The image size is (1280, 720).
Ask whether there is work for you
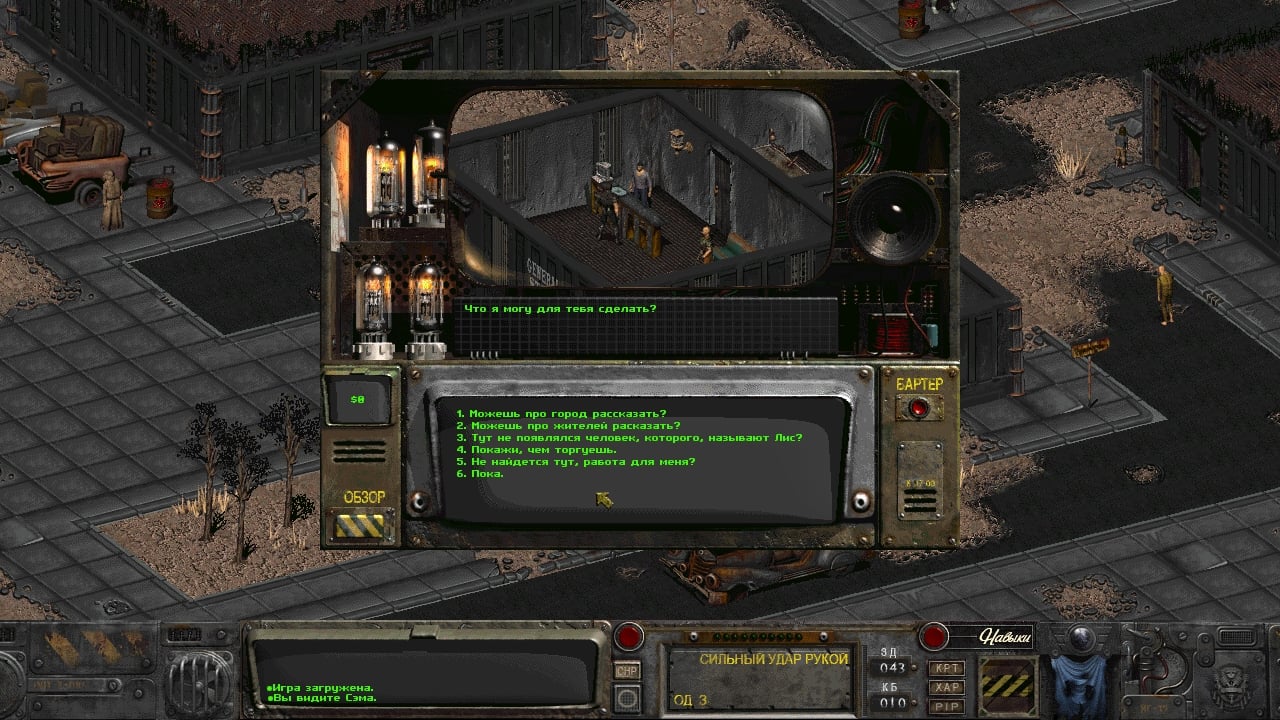click(x=575, y=462)
